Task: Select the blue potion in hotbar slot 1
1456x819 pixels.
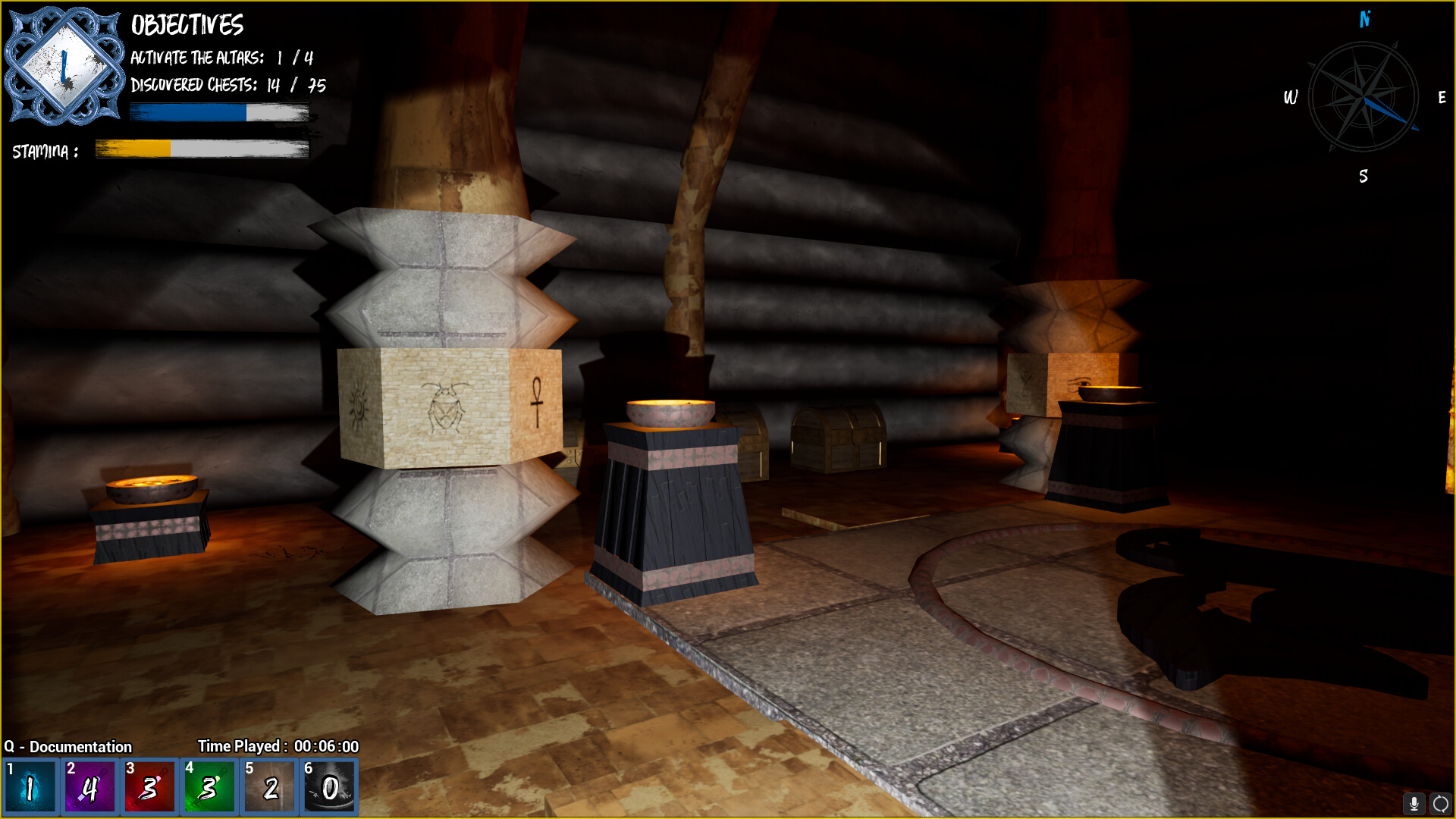Action: [x=30, y=786]
